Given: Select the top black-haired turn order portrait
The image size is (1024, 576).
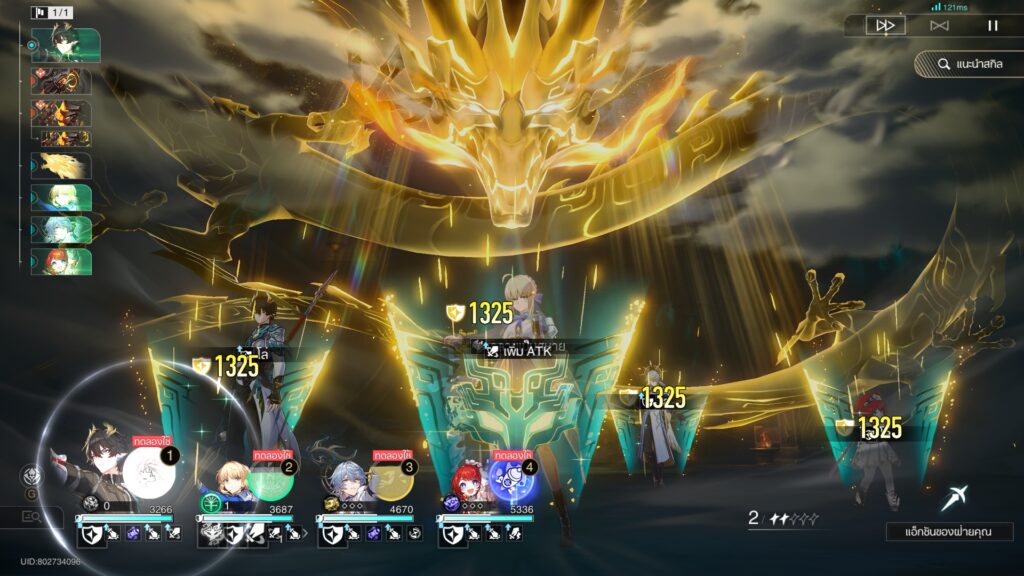Looking at the screenshot, I should 65,44.
